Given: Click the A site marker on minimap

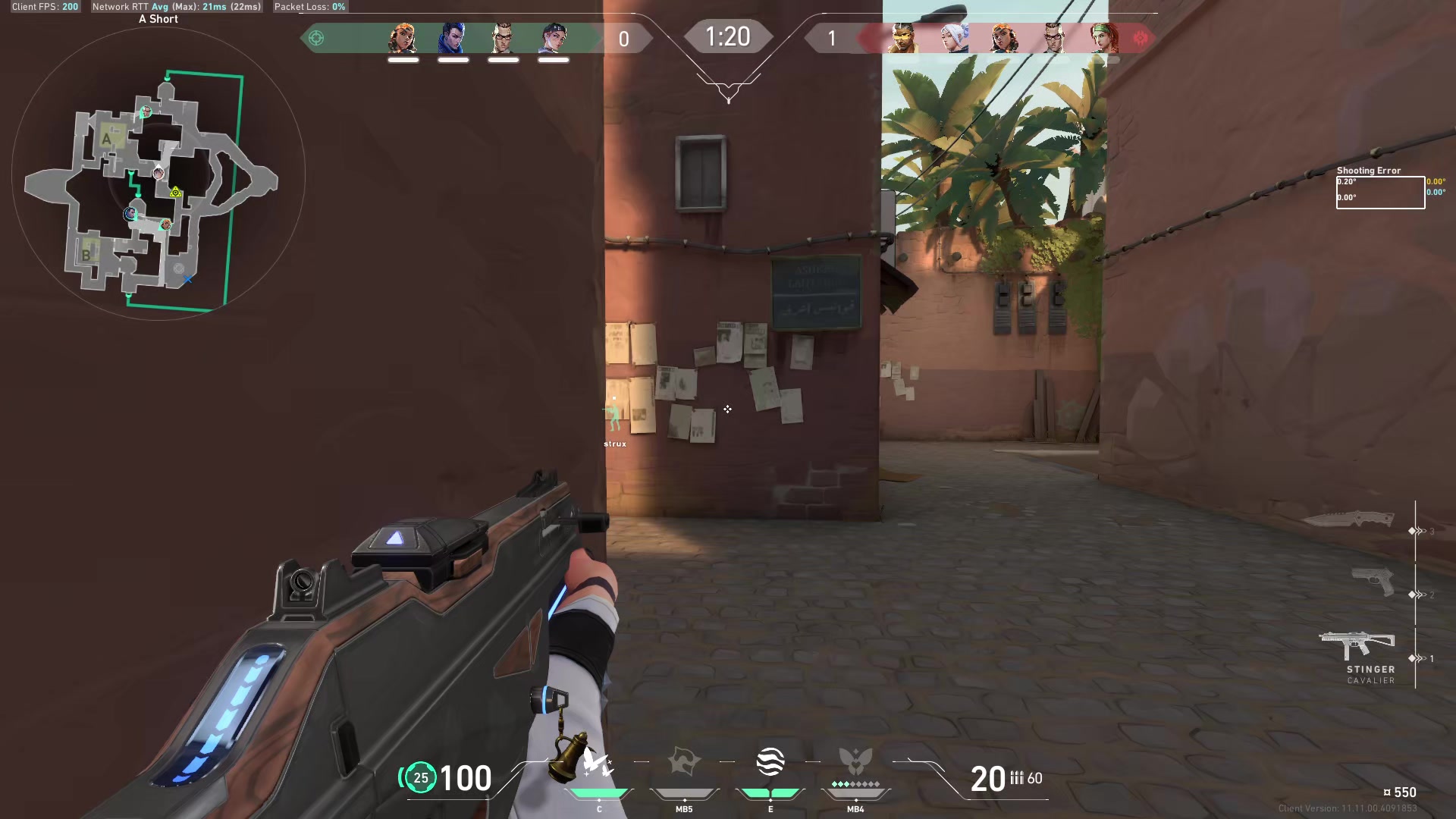Looking at the screenshot, I should pyautogui.click(x=106, y=139).
